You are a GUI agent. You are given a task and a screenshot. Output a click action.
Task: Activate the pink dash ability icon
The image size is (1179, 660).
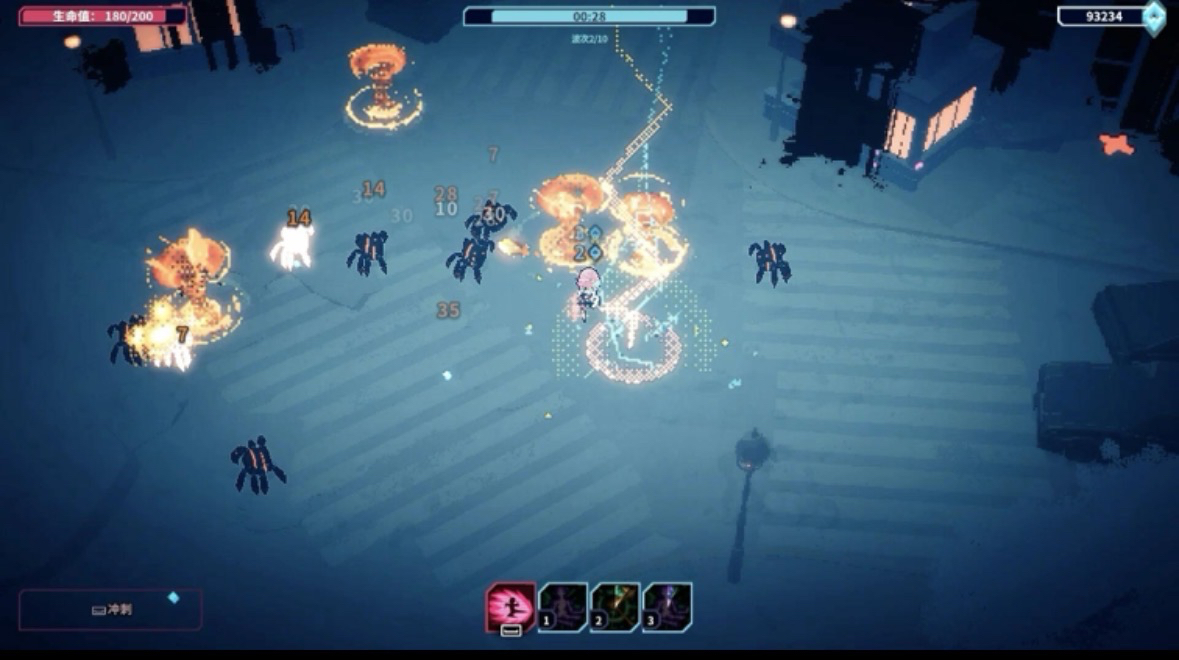510,607
